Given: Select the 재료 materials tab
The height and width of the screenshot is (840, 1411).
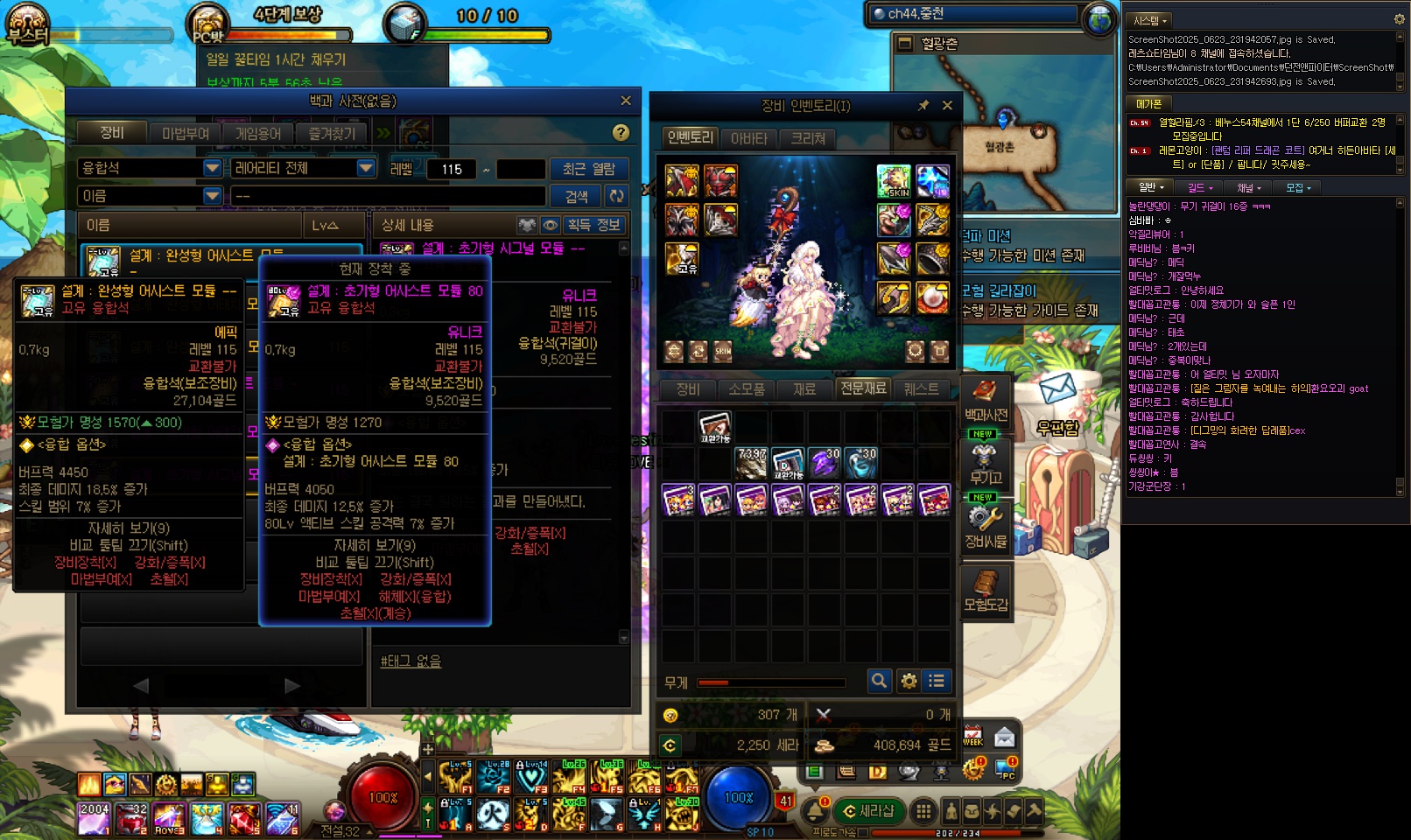Looking at the screenshot, I should [x=804, y=388].
